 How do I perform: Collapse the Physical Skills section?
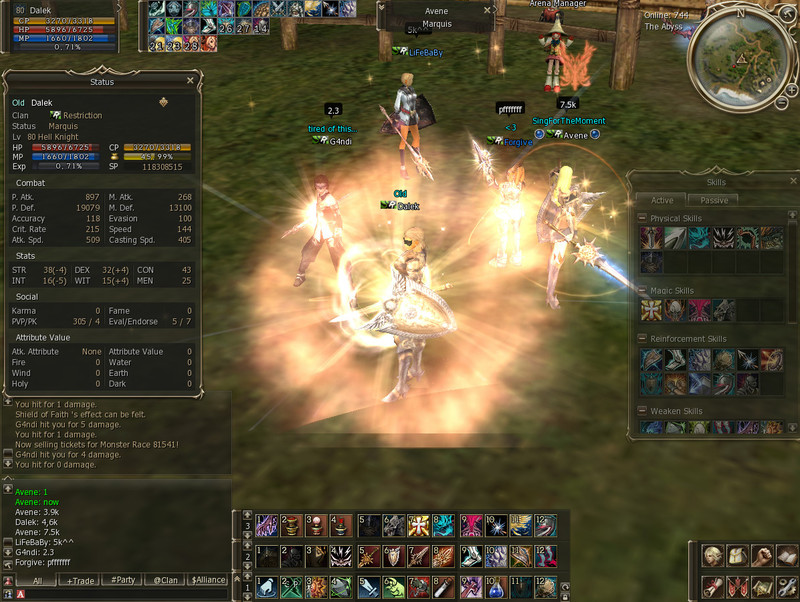point(643,218)
